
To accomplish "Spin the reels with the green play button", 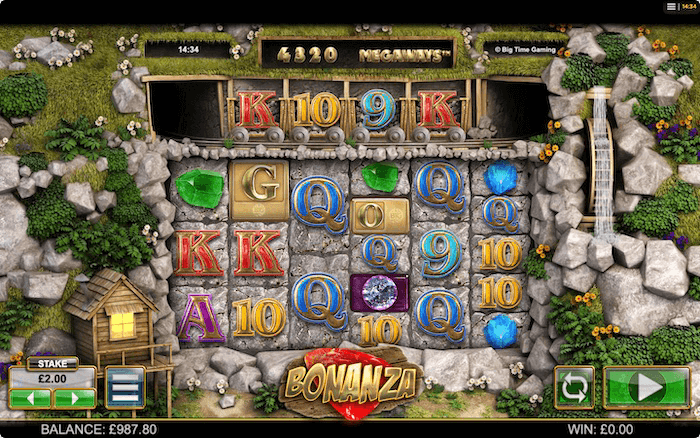I will (x=647, y=387).
